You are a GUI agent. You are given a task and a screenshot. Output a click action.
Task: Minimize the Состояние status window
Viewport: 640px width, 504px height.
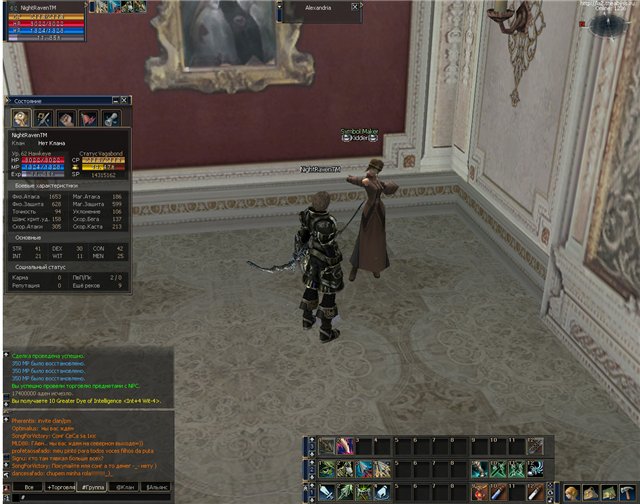116,100
